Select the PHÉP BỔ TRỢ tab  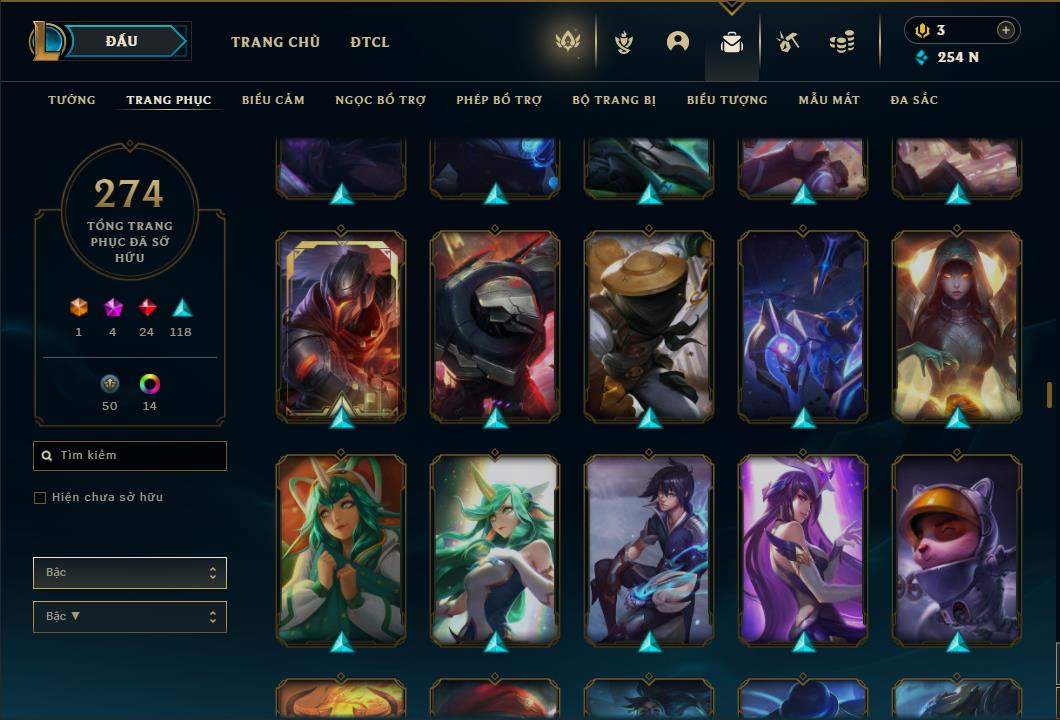click(499, 100)
